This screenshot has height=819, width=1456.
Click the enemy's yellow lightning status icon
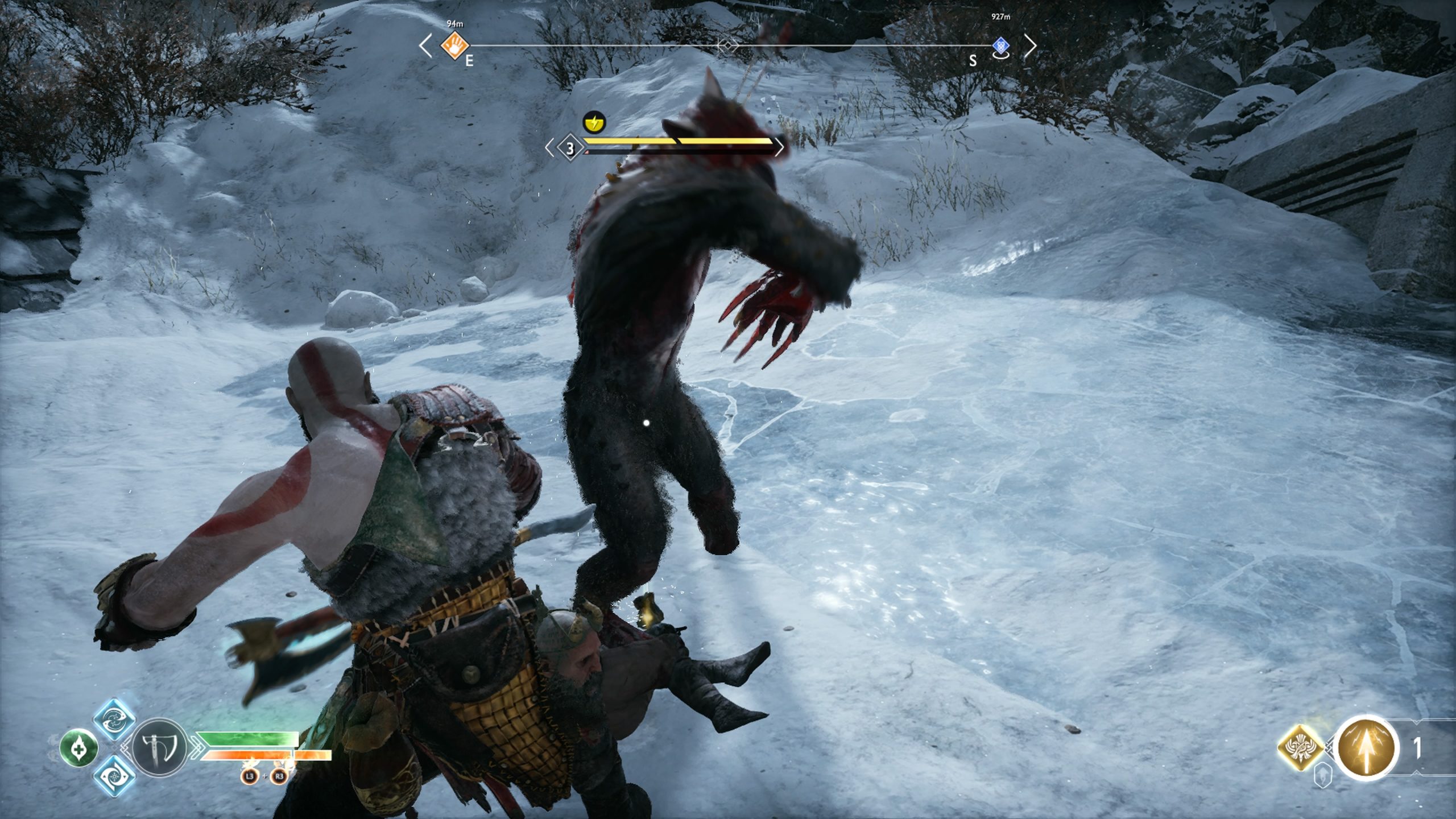point(594,122)
